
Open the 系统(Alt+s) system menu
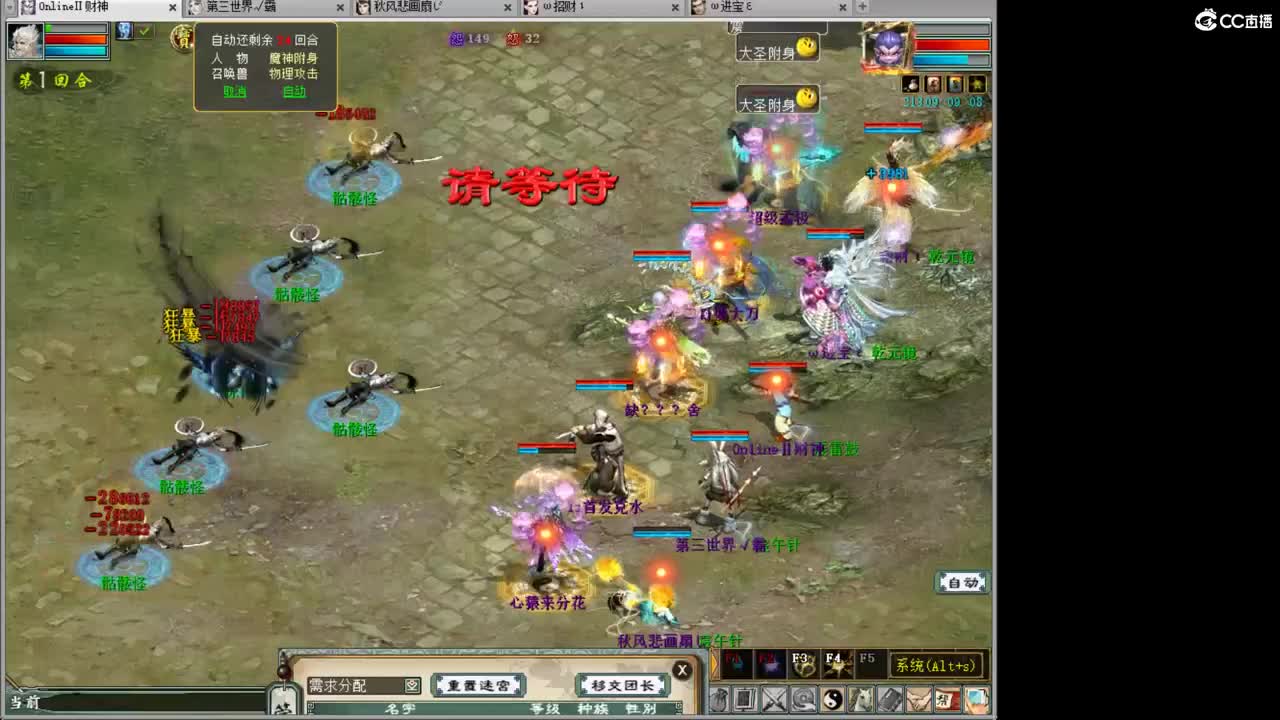935,665
